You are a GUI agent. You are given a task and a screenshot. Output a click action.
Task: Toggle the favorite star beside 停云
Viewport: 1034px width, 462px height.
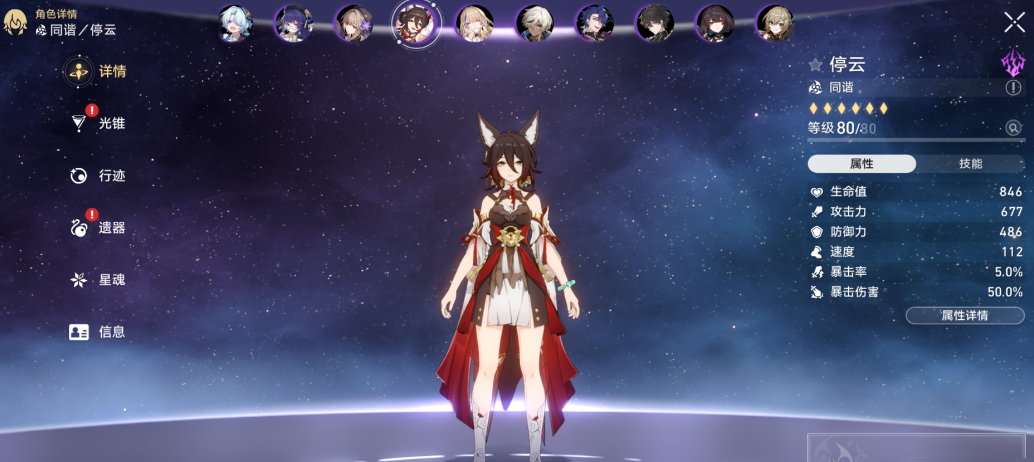click(x=816, y=65)
